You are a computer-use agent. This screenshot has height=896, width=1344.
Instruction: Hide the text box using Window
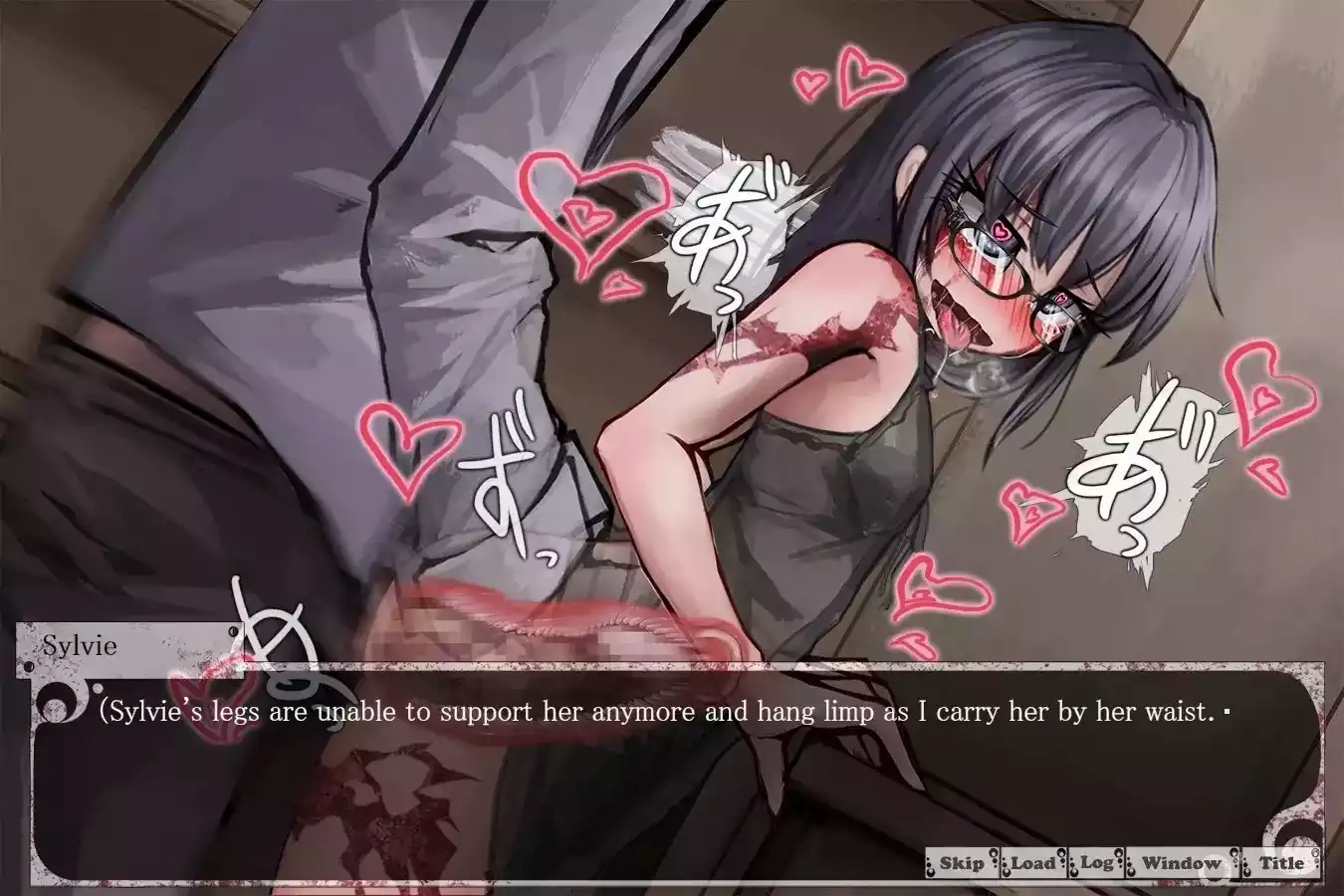[x=1182, y=862]
